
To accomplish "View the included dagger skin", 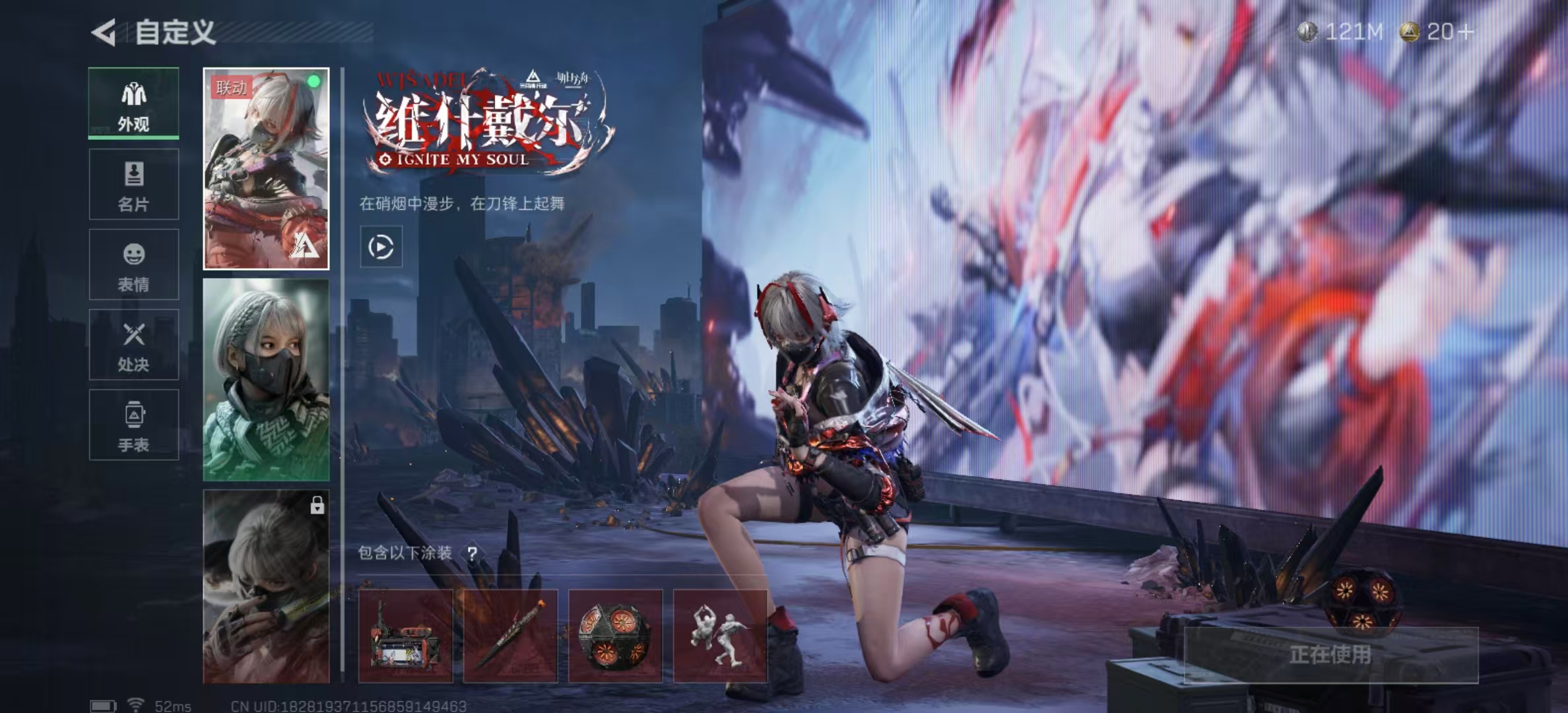I will point(510,636).
